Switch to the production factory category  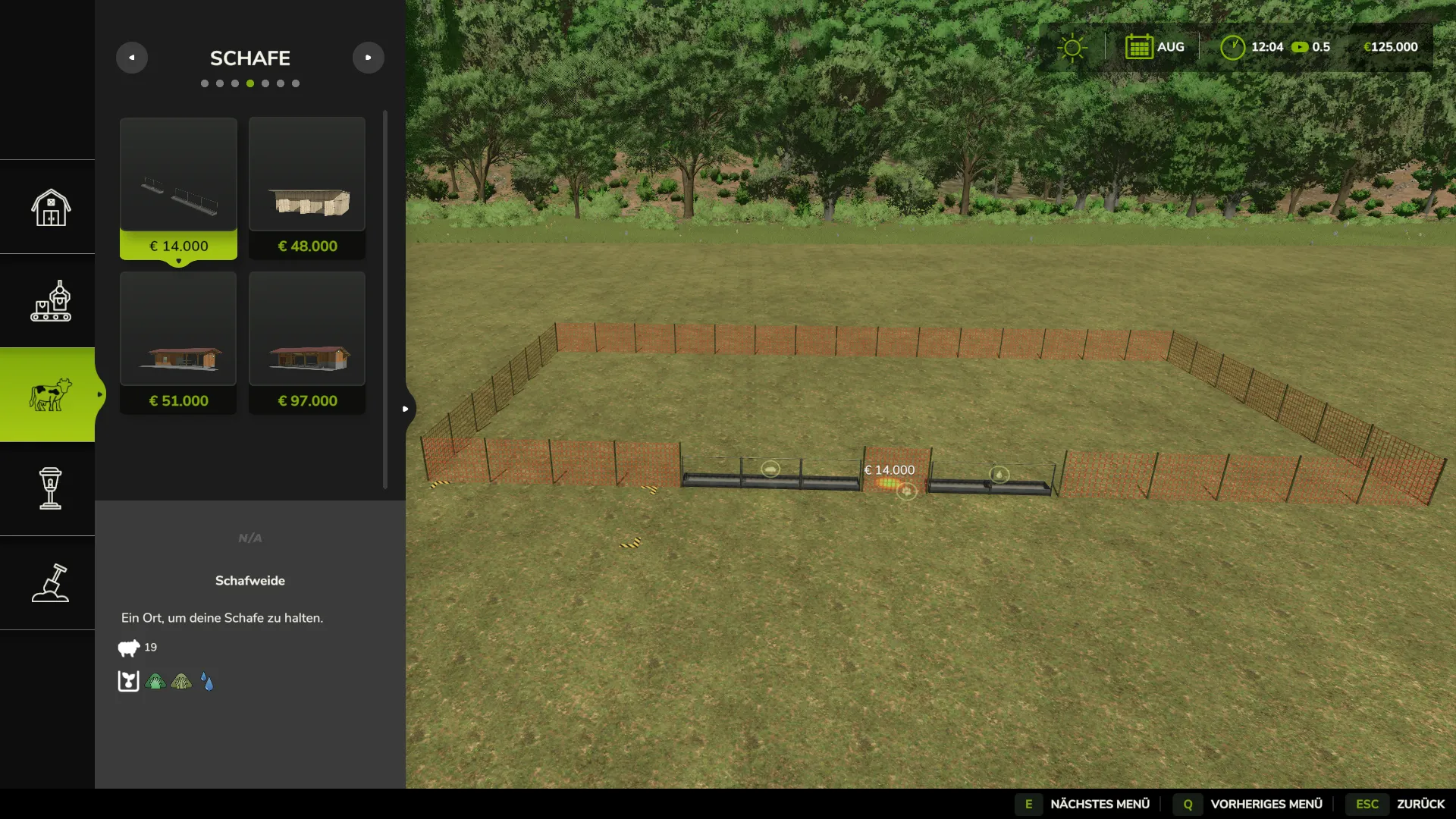[x=50, y=301]
